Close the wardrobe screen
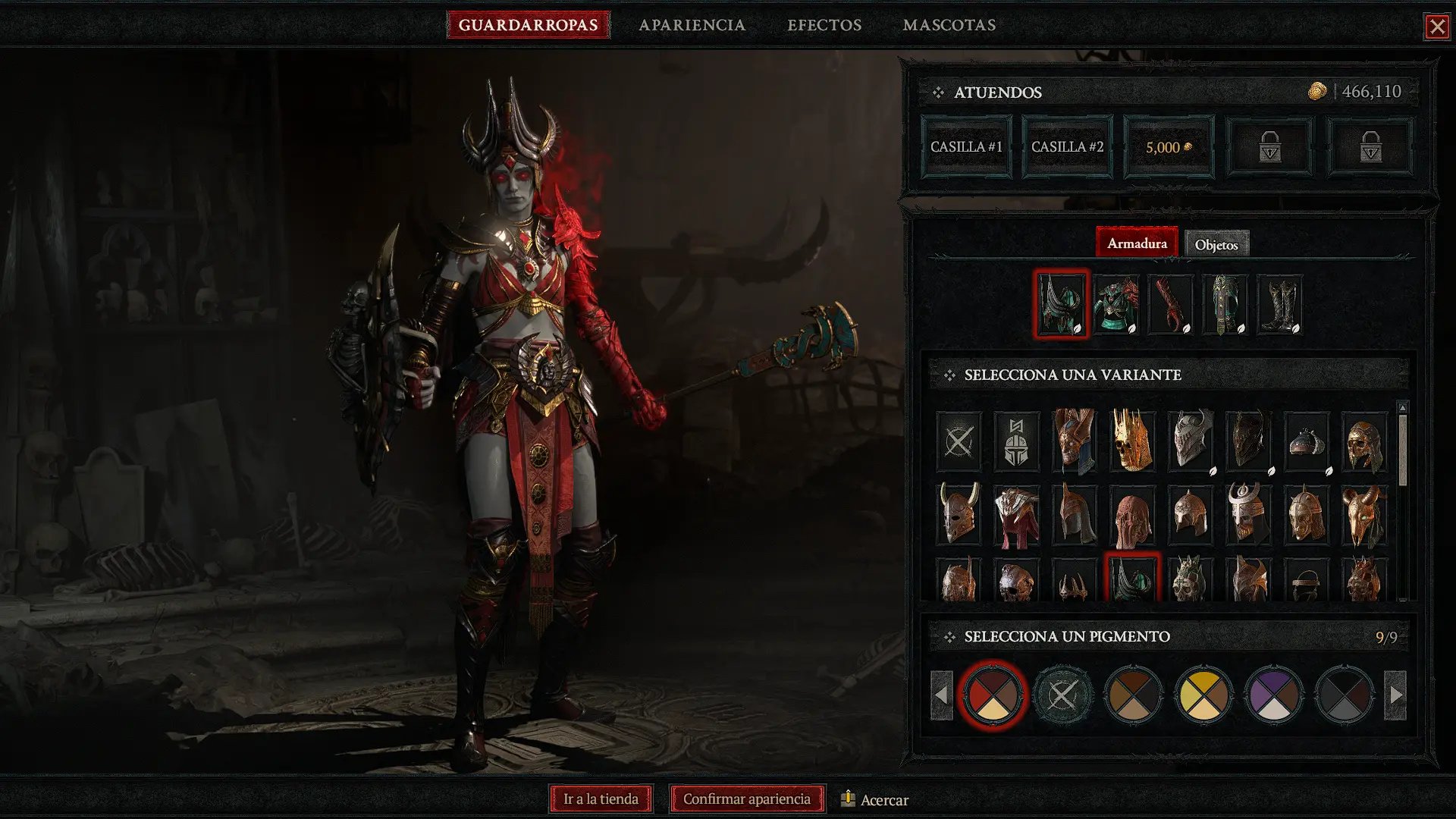1456x819 pixels. point(1436,27)
